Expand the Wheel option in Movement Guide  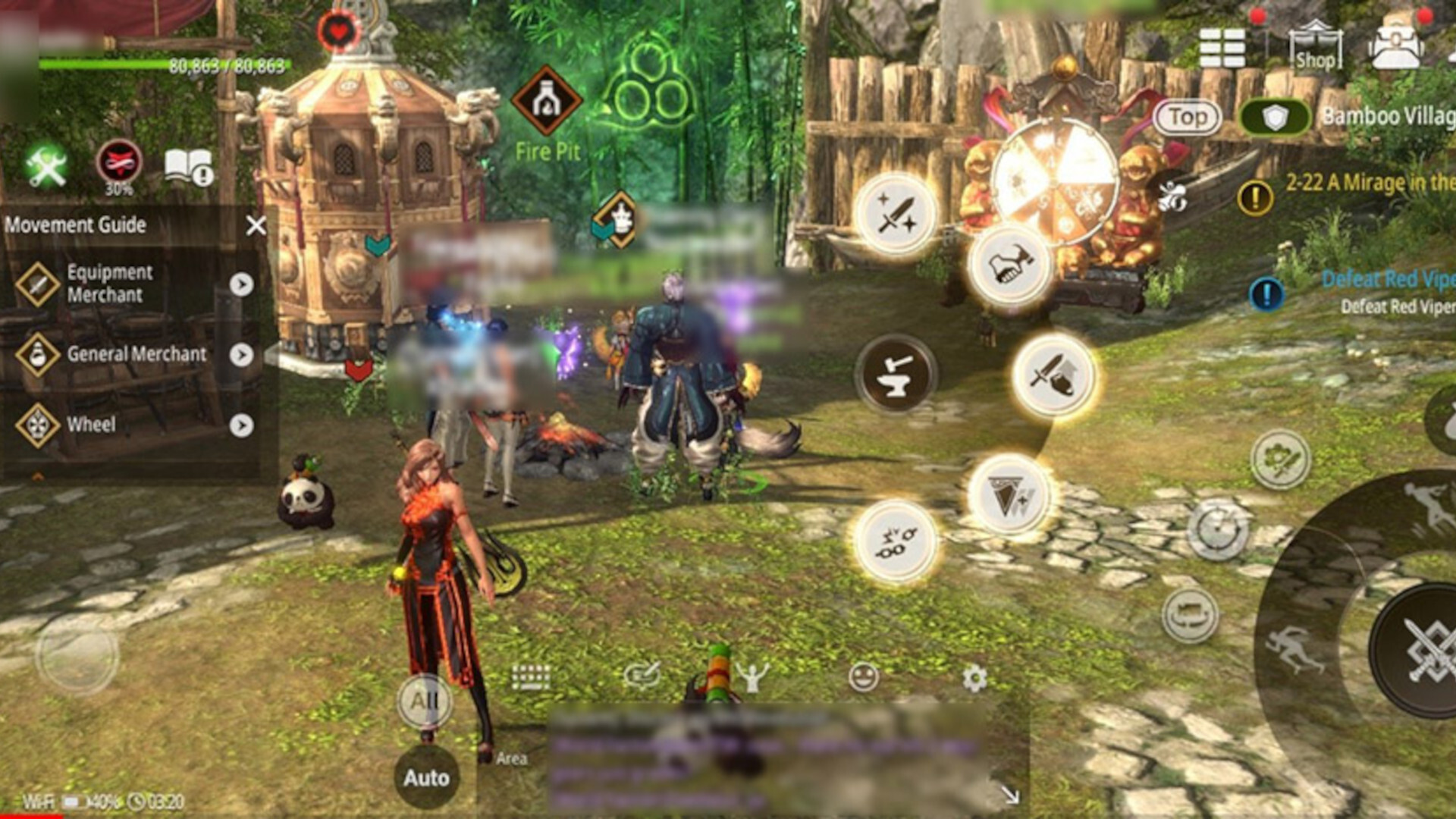pos(243,424)
